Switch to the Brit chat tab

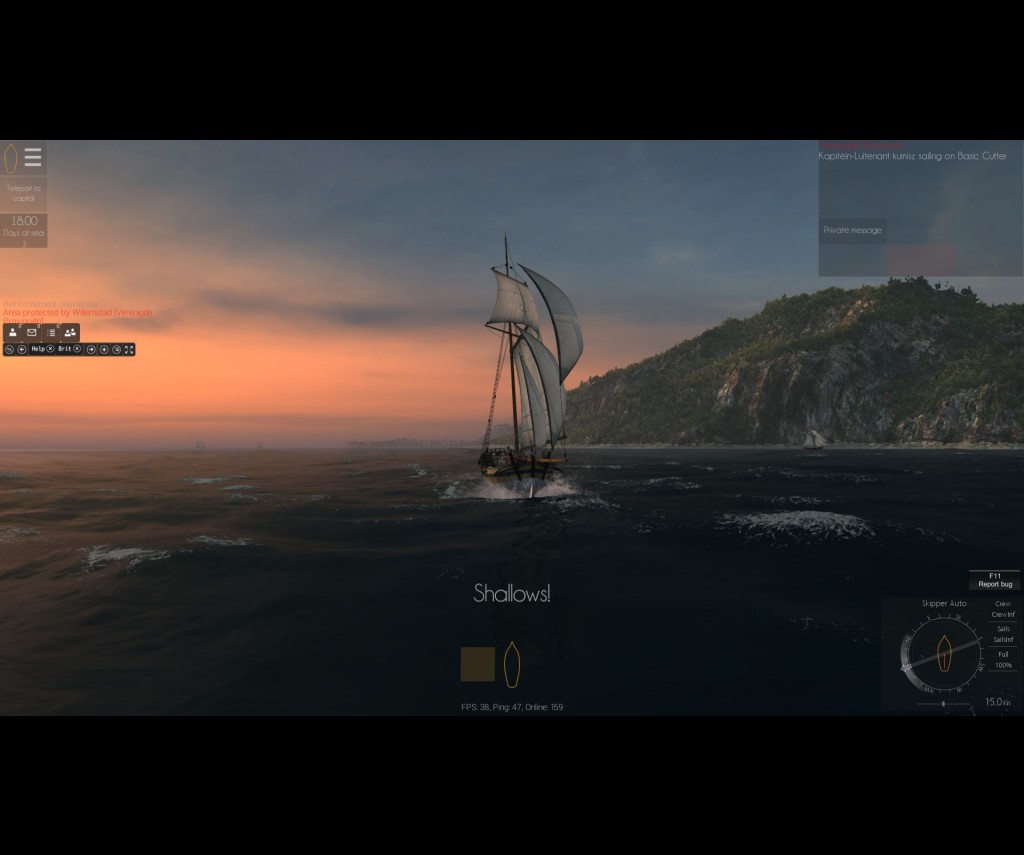coord(64,349)
